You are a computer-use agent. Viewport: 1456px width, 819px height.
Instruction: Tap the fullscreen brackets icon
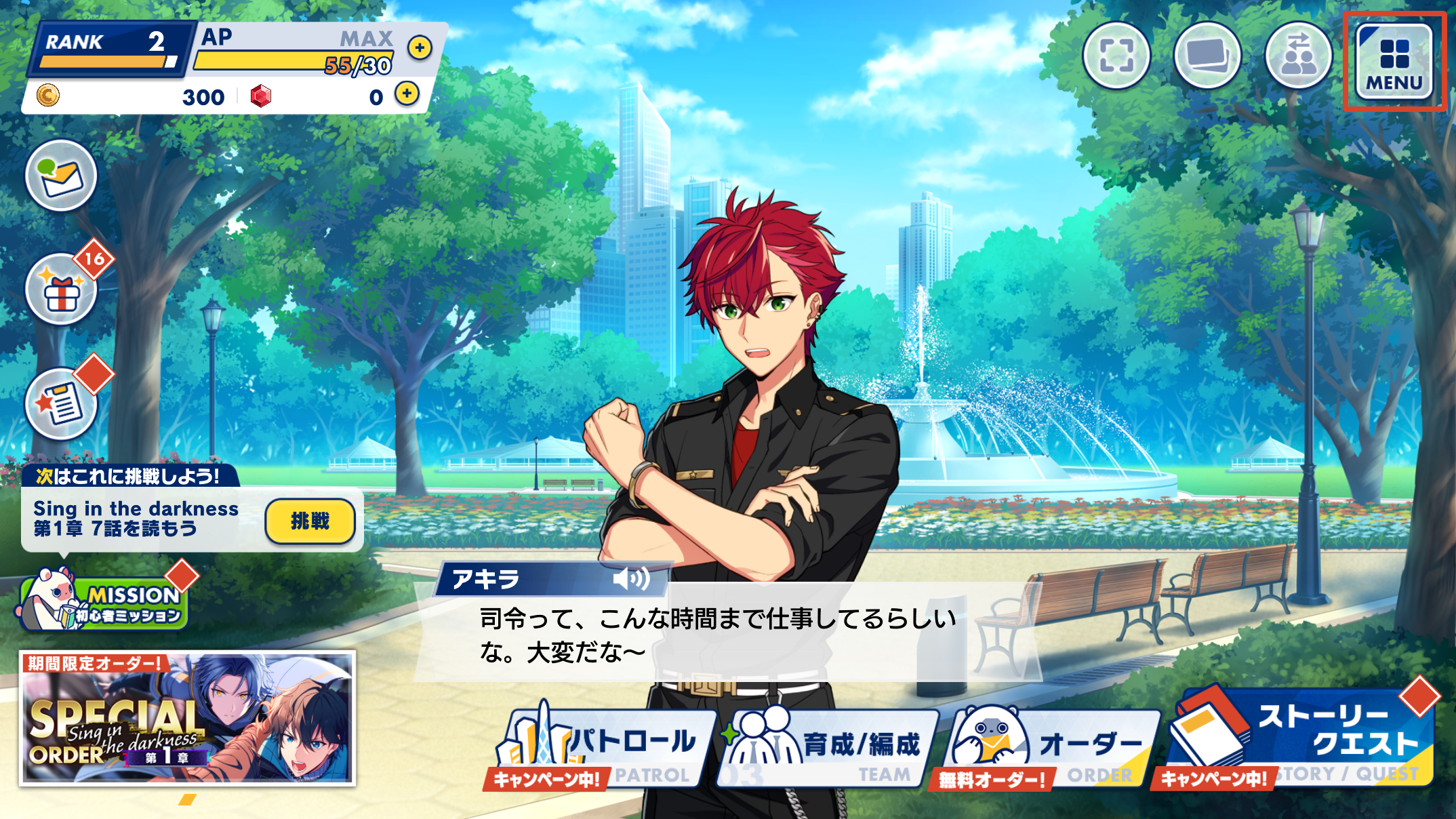pos(1116,56)
